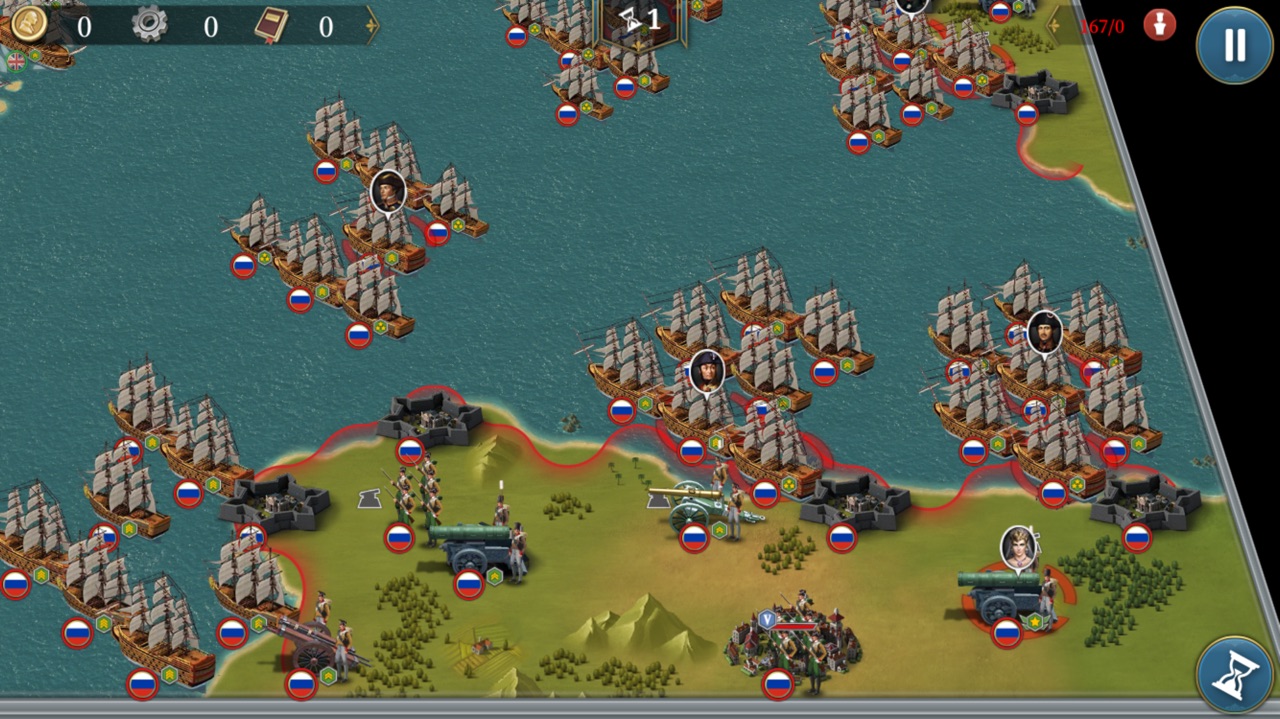Pause the game with the blue button

1234,45
